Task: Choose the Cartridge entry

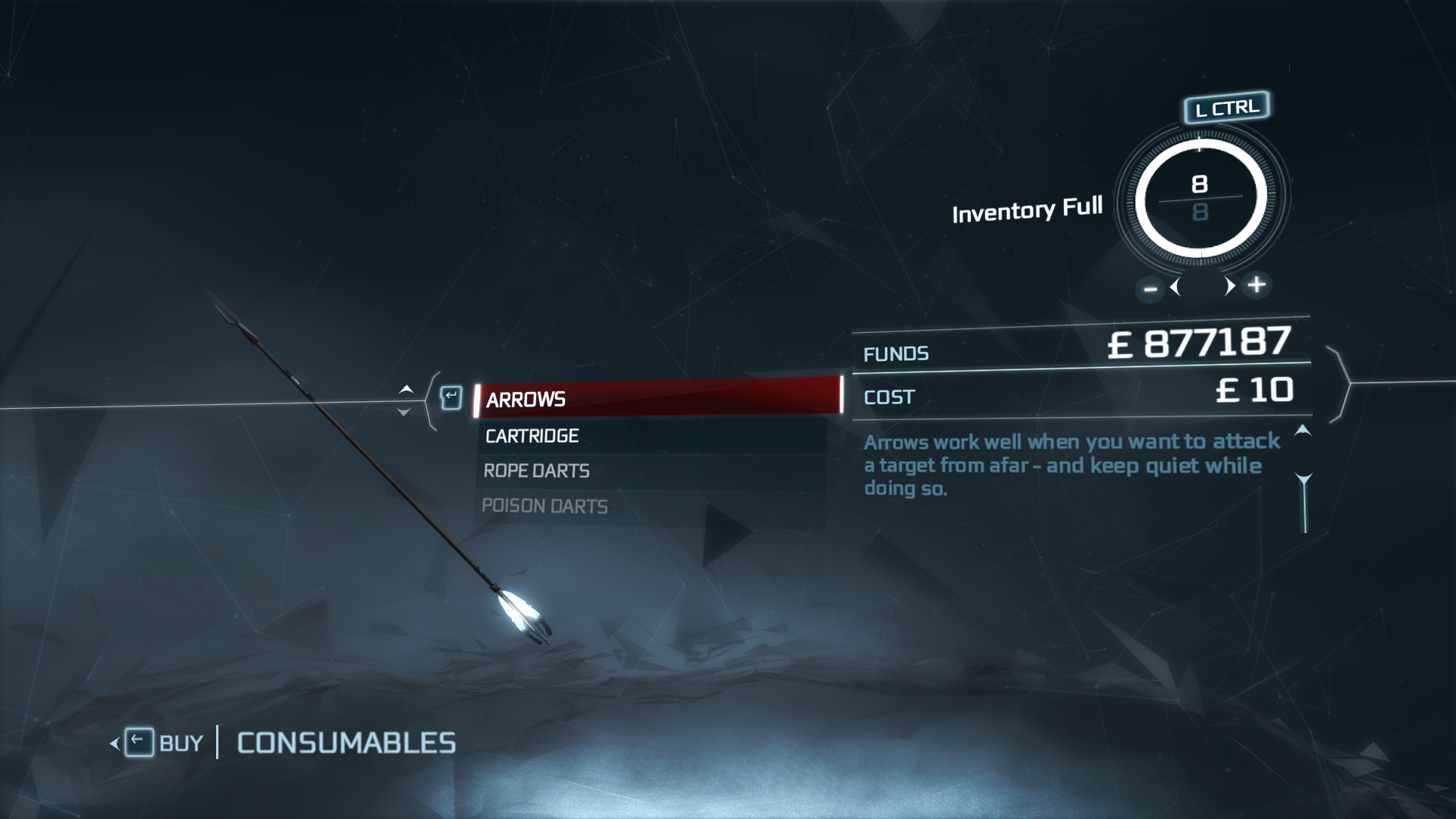Action: click(x=652, y=435)
